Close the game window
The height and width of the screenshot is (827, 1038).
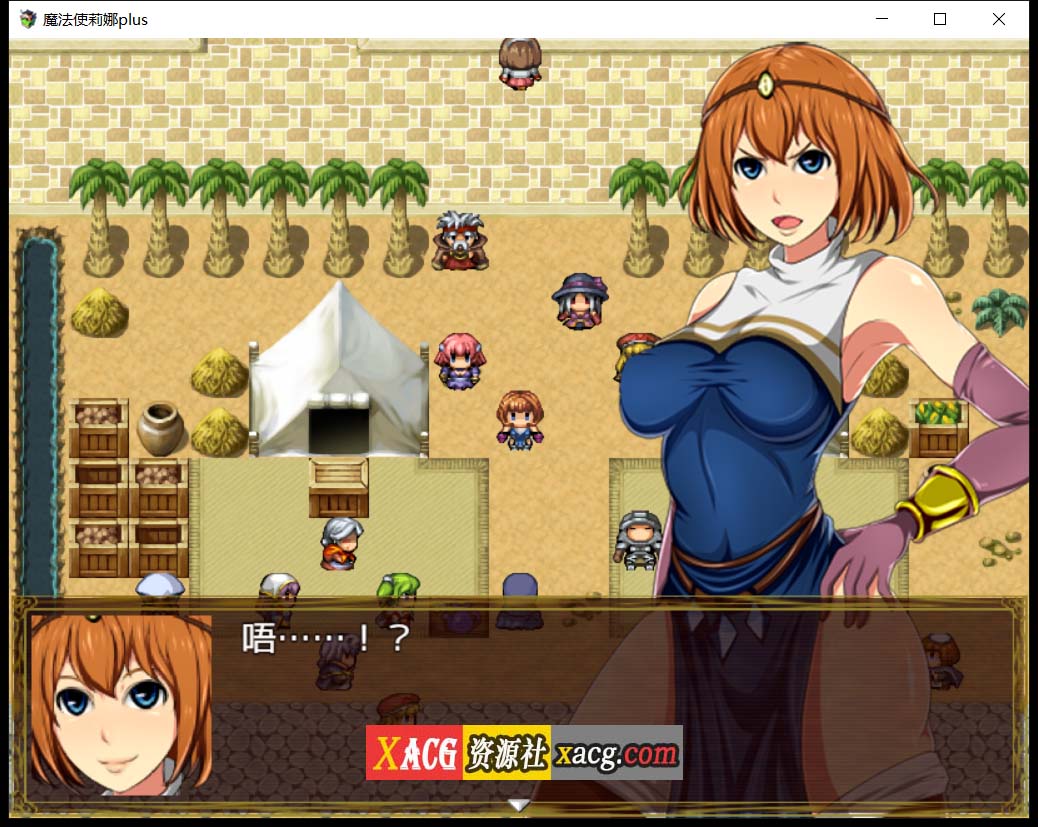(998, 19)
